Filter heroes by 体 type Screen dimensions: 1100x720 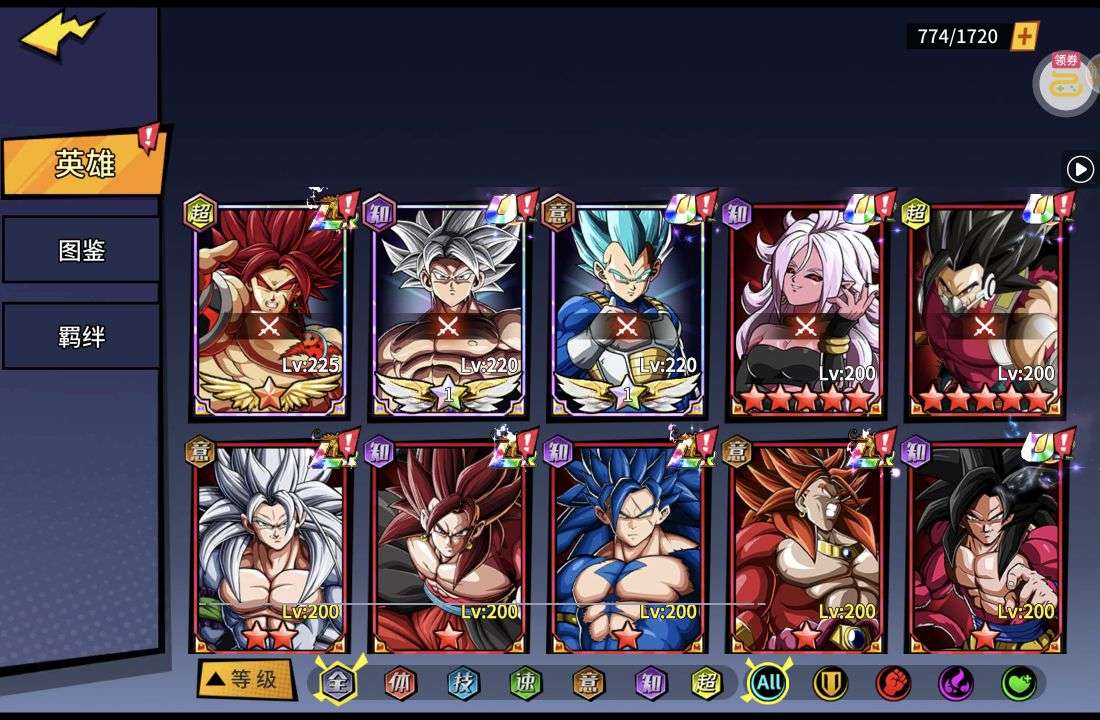[x=400, y=683]
